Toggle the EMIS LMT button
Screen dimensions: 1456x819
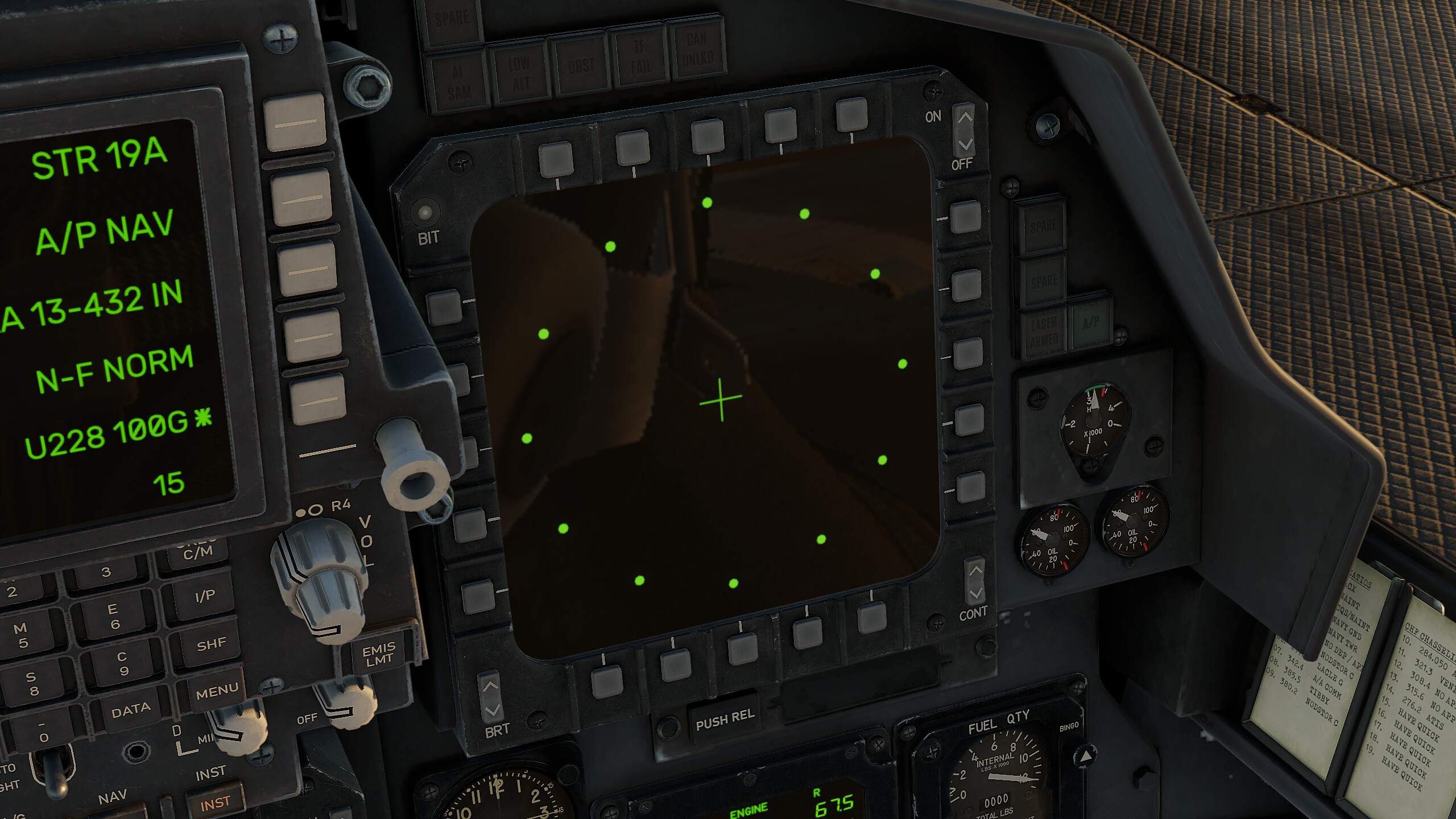tap(379, 654)
